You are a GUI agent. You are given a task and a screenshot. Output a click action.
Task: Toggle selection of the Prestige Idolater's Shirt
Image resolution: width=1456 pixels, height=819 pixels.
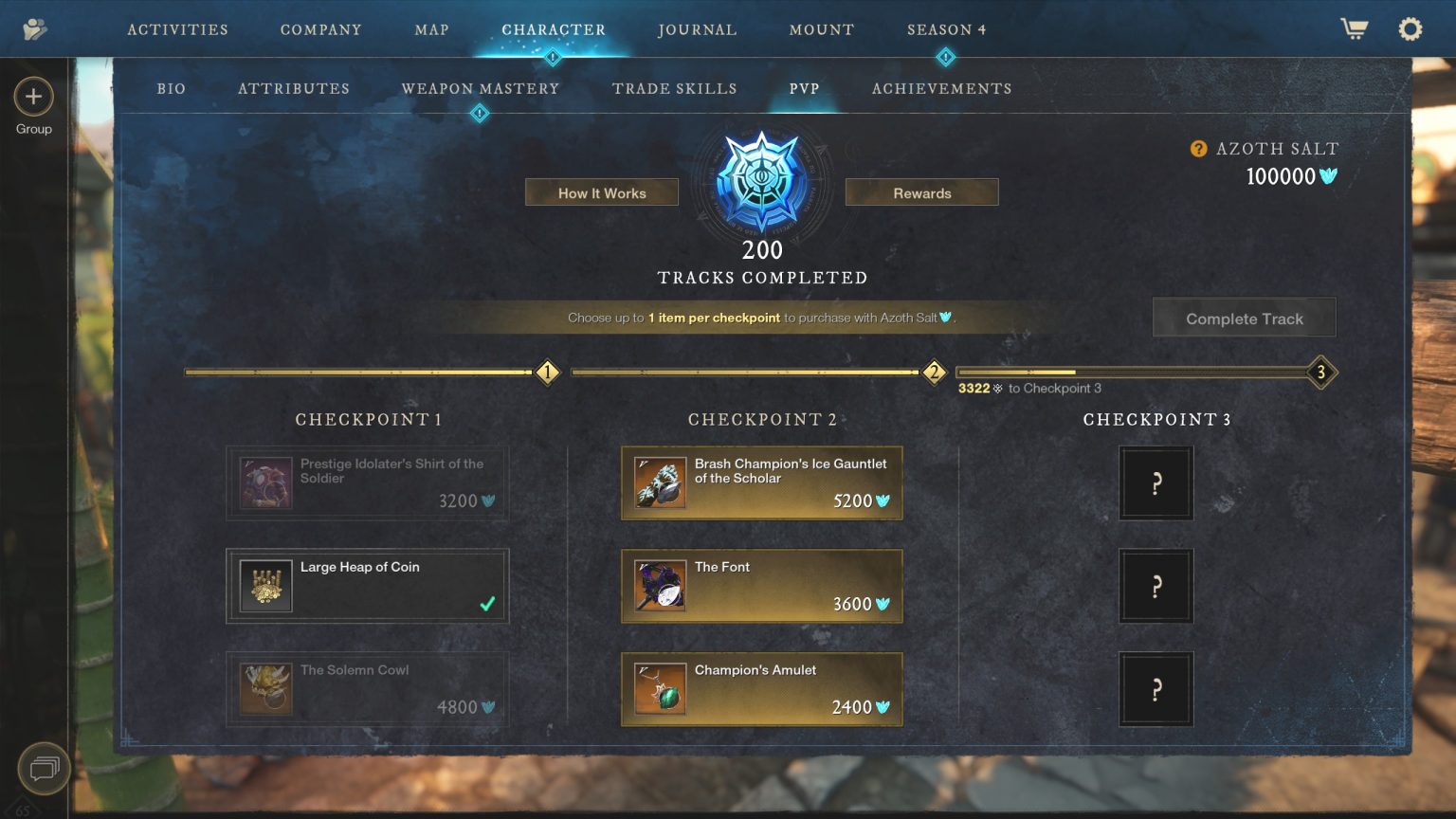[x=366, y=482]
